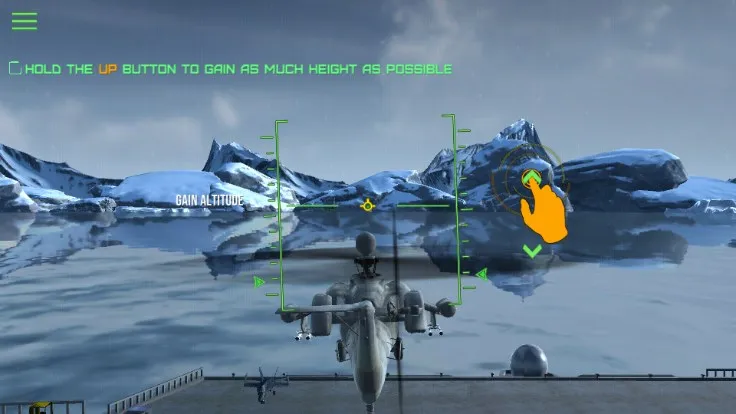
Task: Open the hamburger menu
Action: point(24,21)
